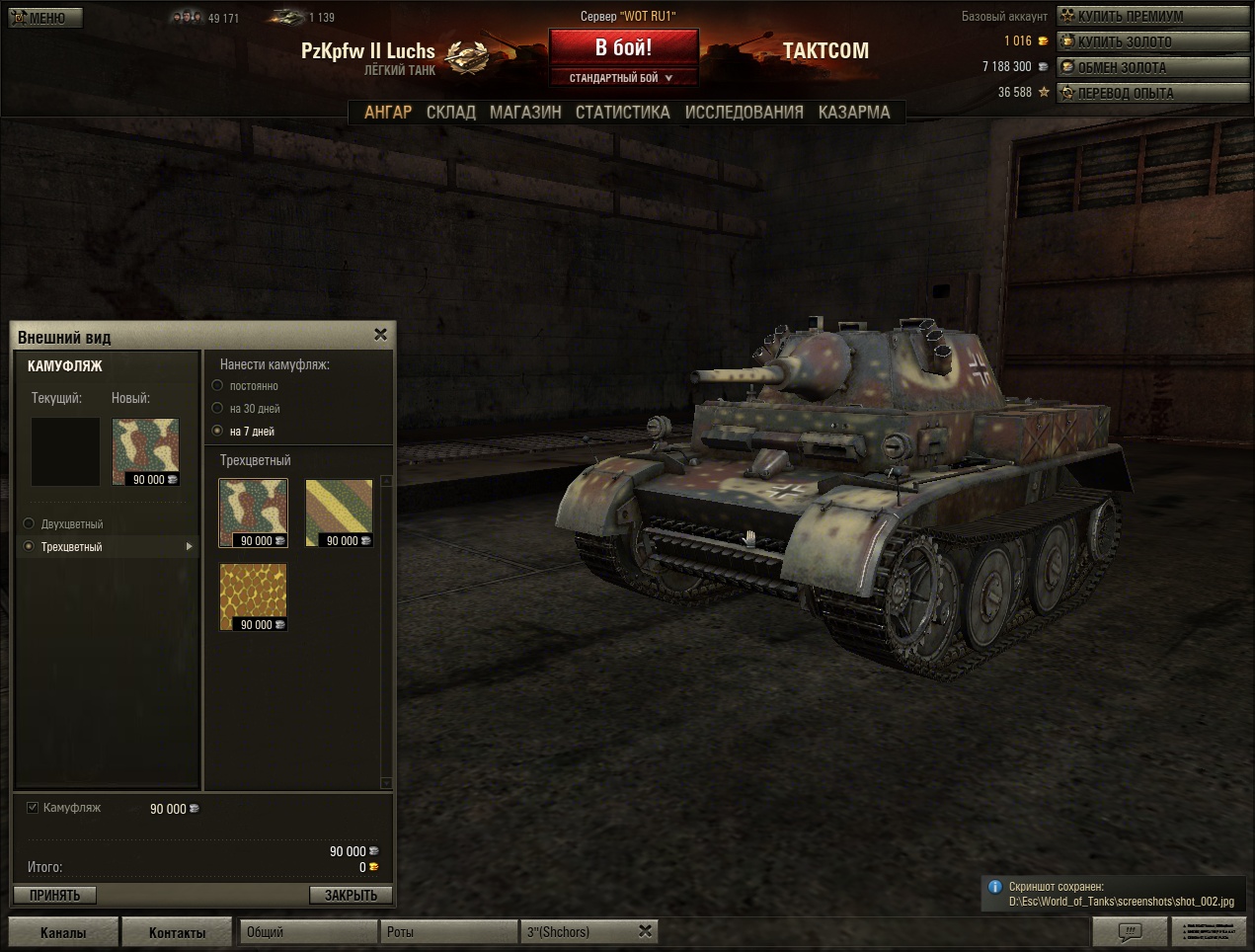Open ПЕРЕВОД ОПЫТА conversion

(x=1124, y=93)
